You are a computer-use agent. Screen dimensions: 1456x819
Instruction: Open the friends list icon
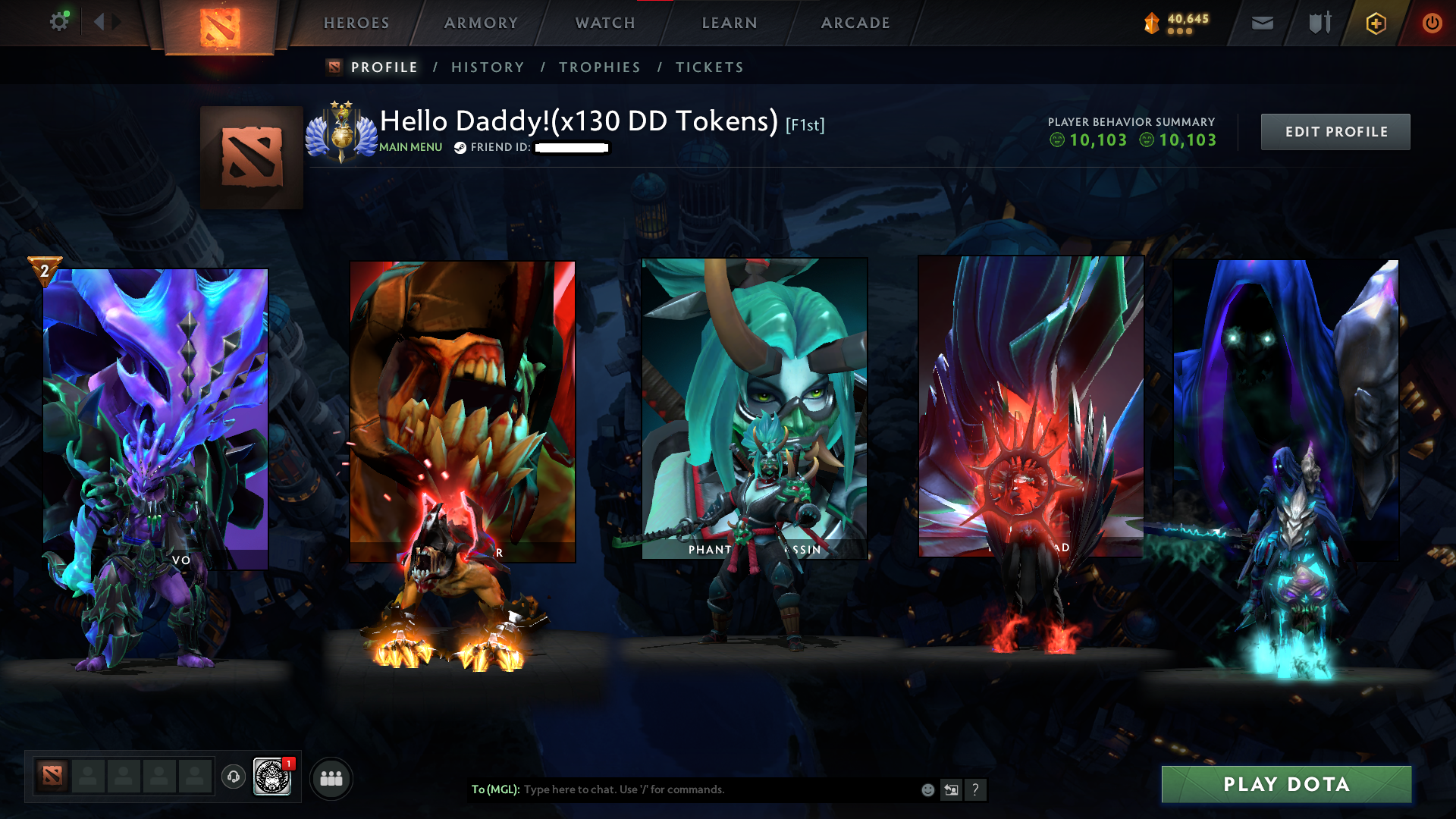[x=331, y=777]
